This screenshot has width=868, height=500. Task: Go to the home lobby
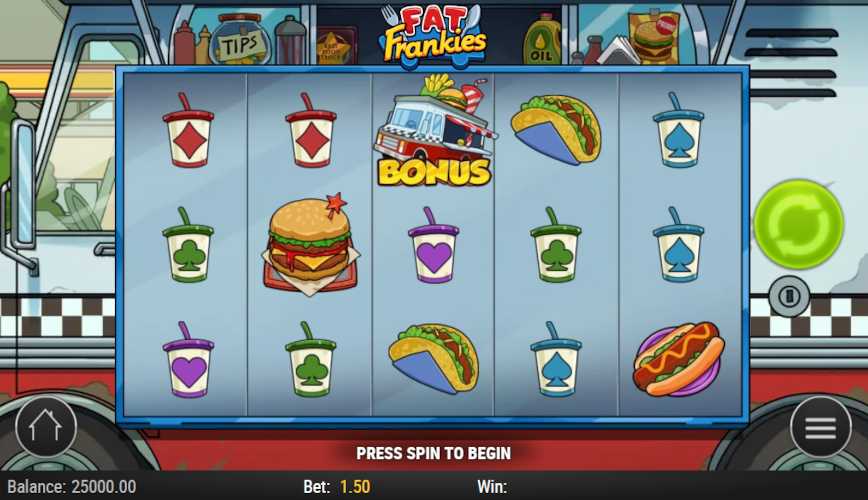[x=46, y=428]
